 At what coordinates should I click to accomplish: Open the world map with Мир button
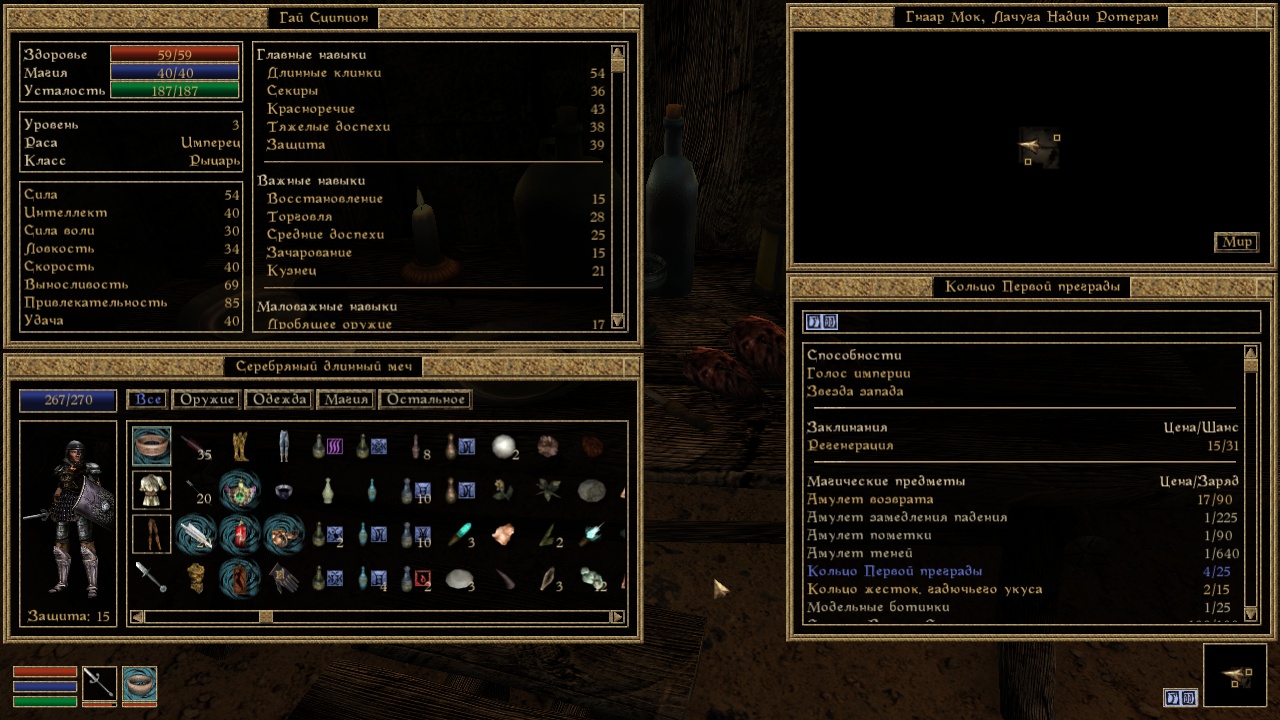(x=1237, y=242)
